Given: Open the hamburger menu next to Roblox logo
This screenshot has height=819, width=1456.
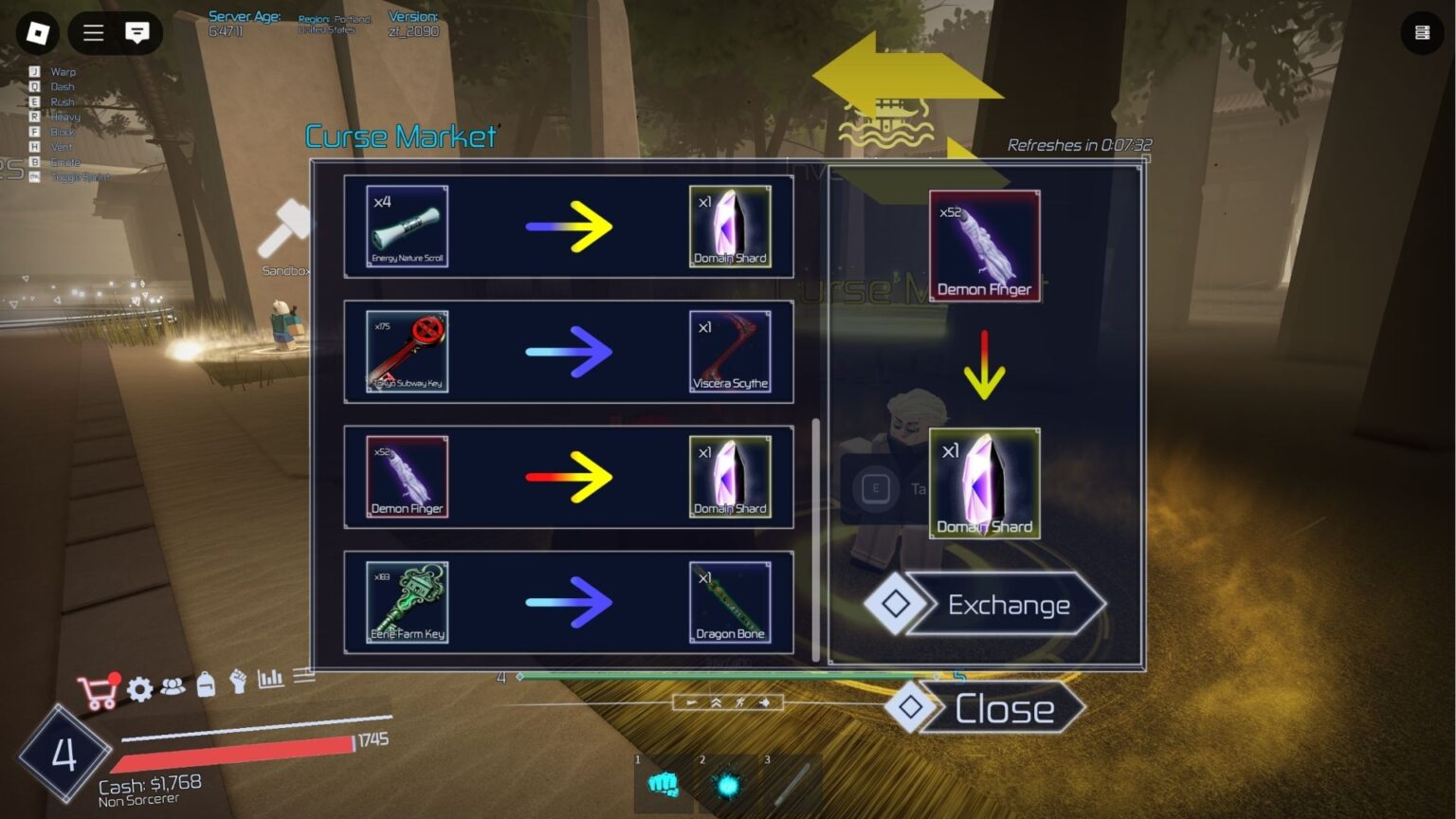Looking at the screenshot, I should click(92, 33).
